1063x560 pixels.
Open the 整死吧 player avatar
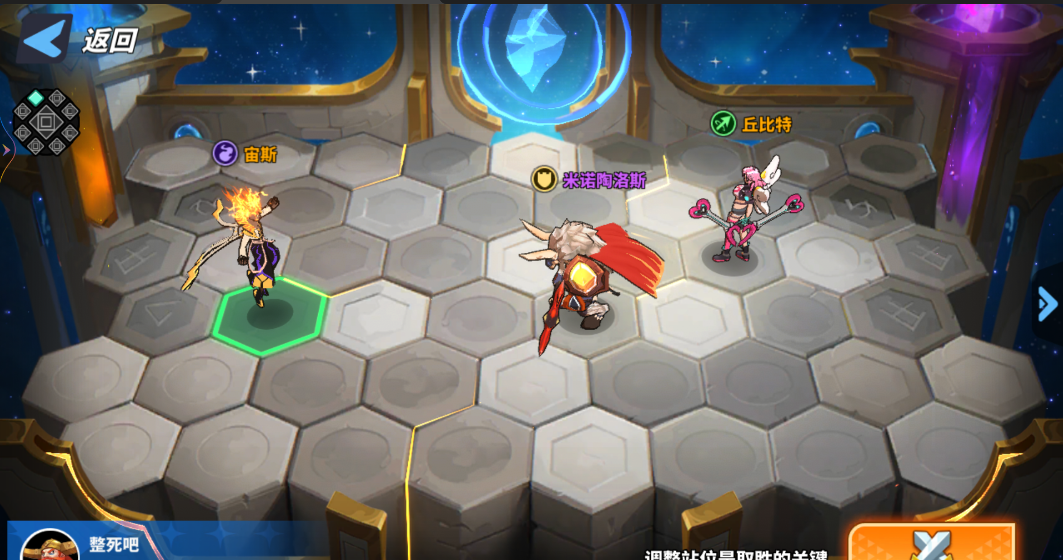(49, 546)
